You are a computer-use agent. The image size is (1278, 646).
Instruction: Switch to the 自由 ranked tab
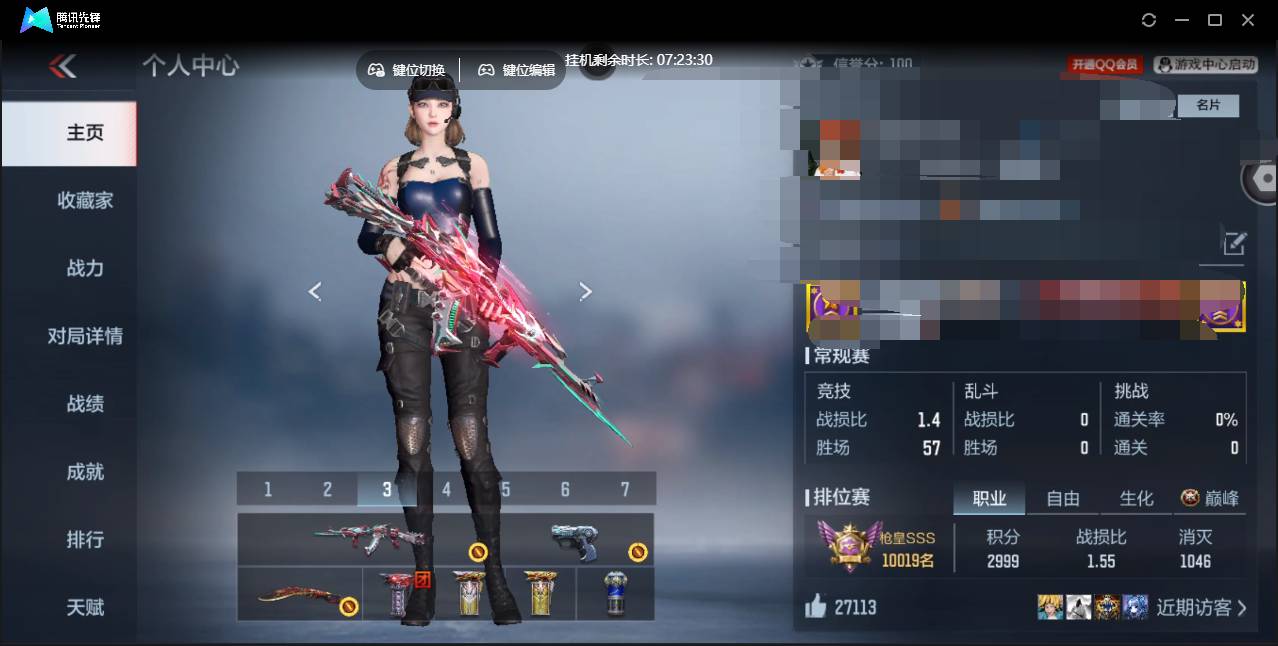(1062, 498)
